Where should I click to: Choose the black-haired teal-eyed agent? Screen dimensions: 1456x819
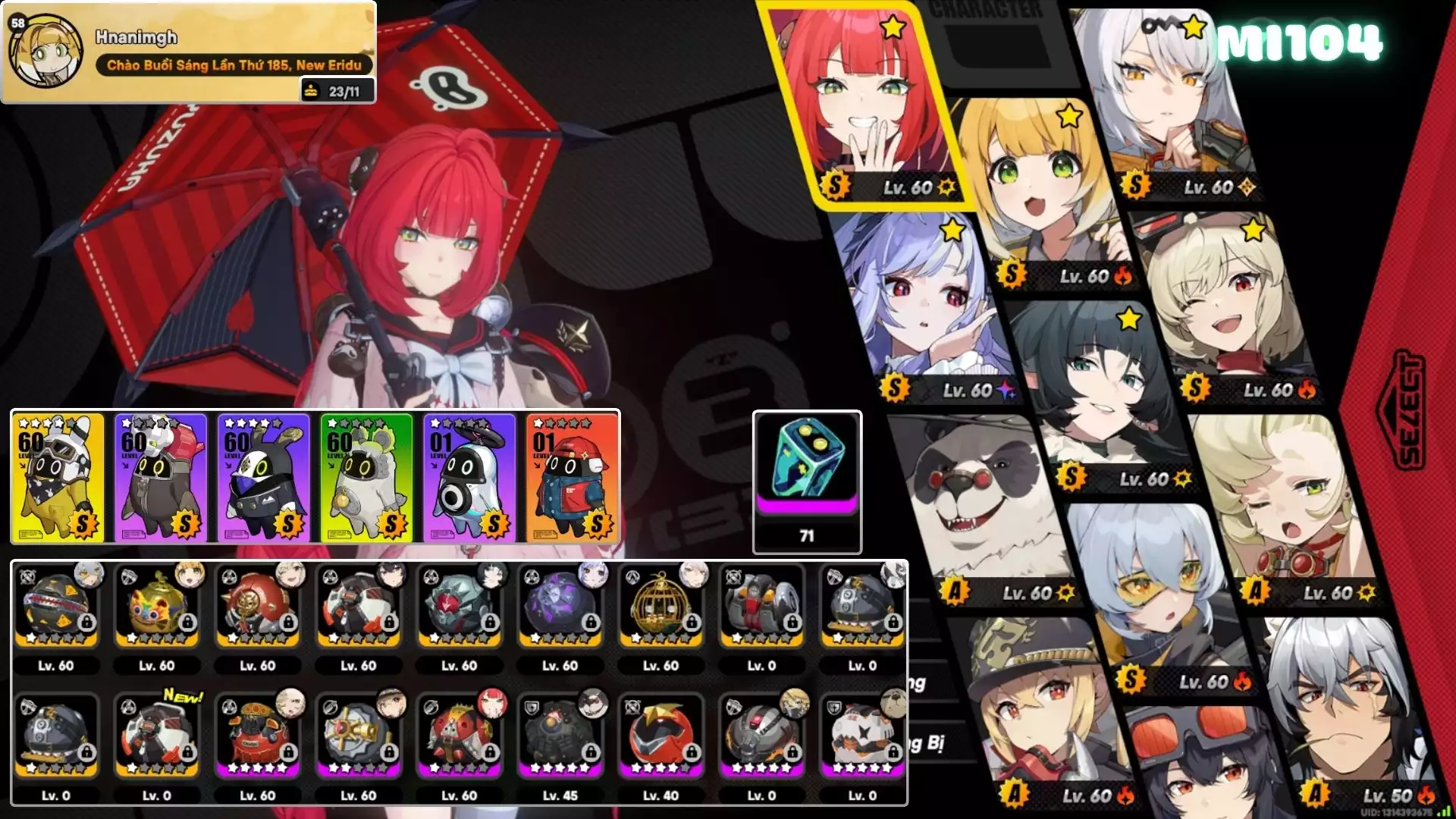1100,387
